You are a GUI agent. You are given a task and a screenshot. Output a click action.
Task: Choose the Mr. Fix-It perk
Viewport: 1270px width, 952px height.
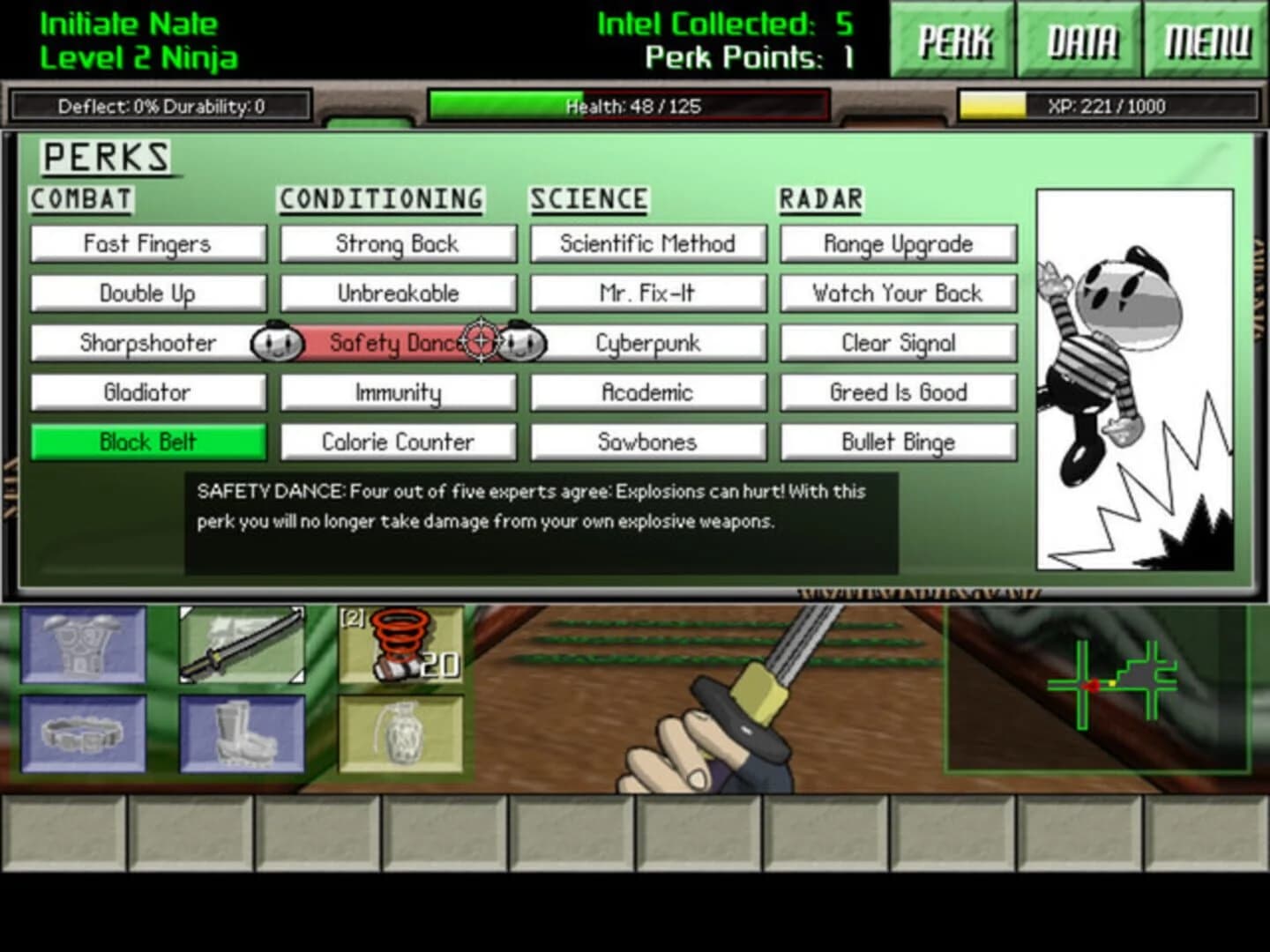pos(648,294)
